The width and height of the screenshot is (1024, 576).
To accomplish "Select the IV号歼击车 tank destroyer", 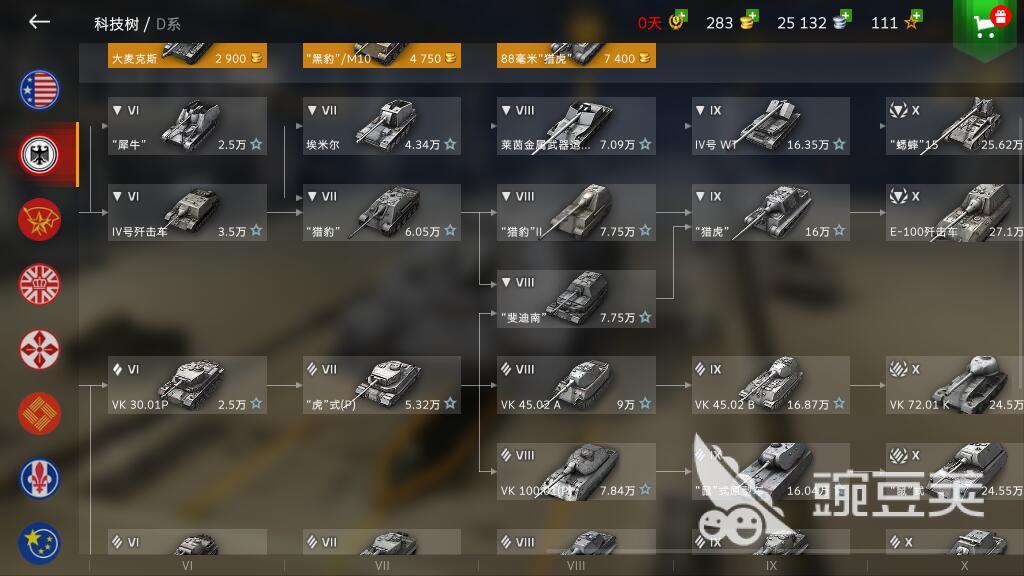I will [x=188, y=212].
